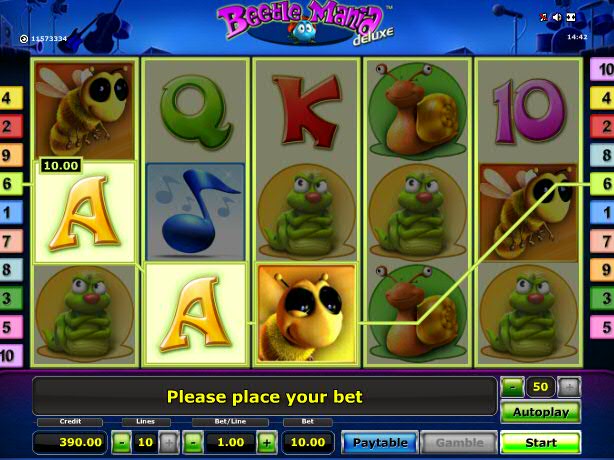Increase the number of Lines
614x460 pixels.
168,442
